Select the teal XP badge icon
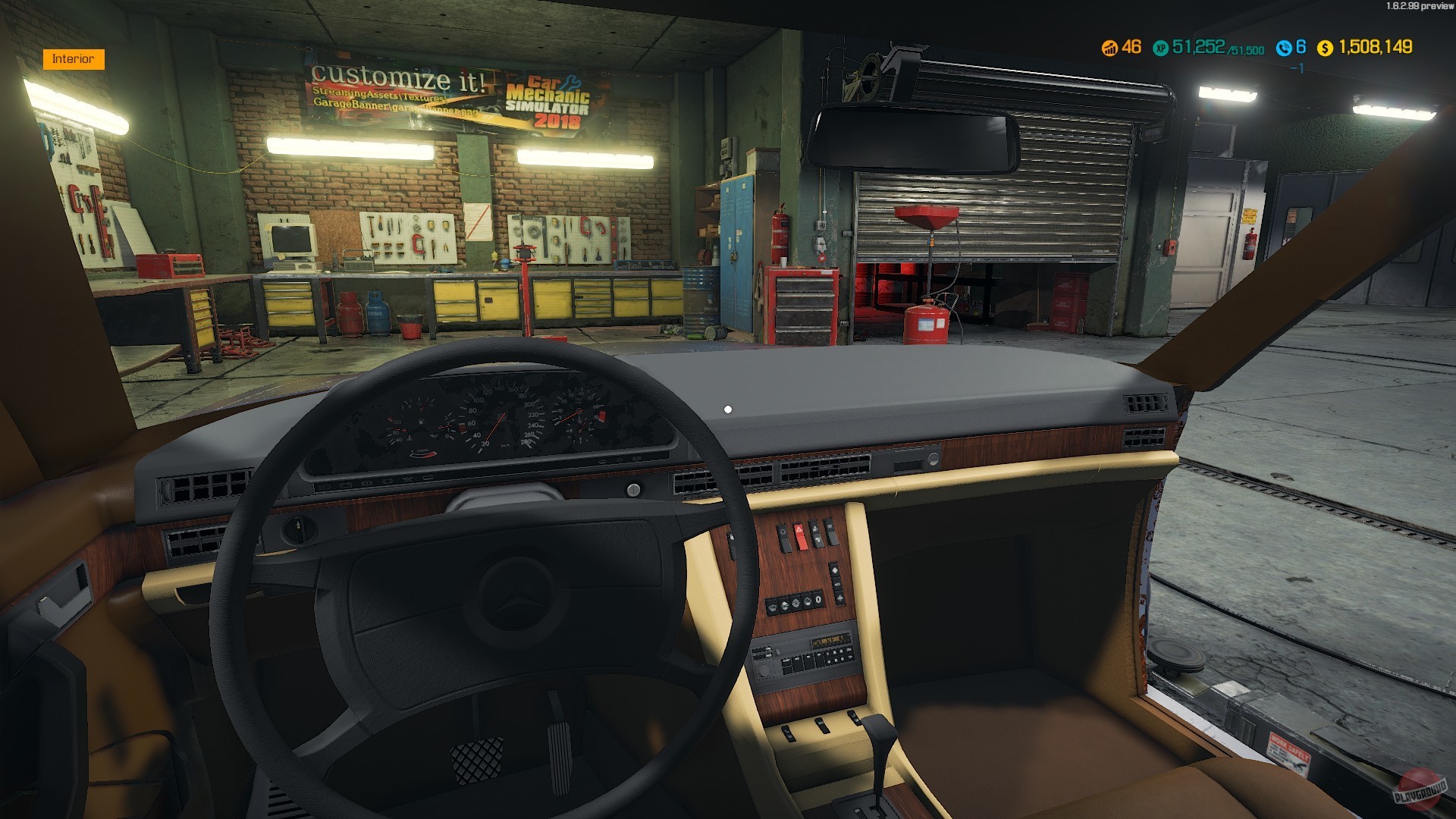The height and width of the screenshot is (819, 1456). (x=1159, y=48)
